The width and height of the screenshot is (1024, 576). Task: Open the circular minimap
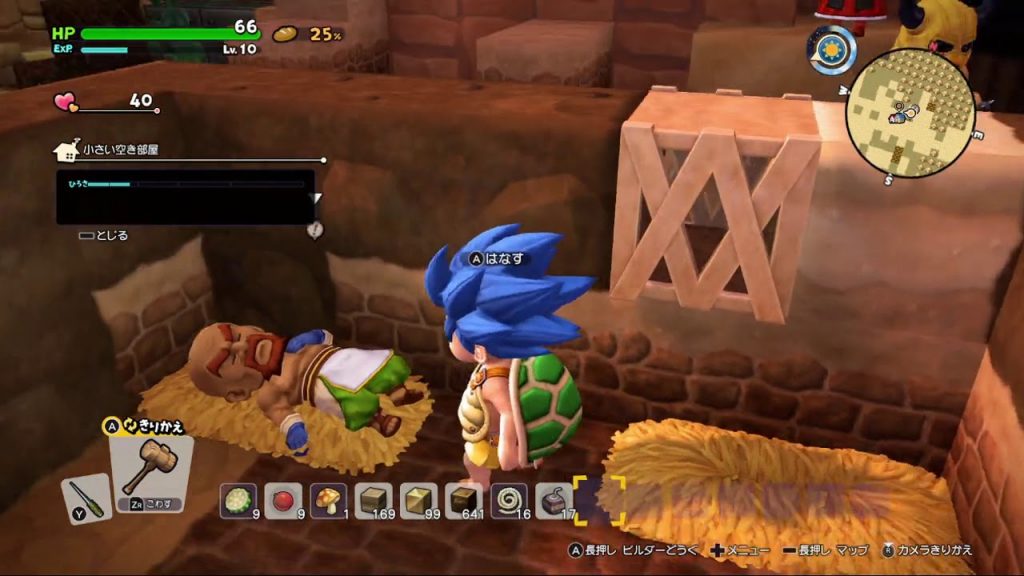909,112
